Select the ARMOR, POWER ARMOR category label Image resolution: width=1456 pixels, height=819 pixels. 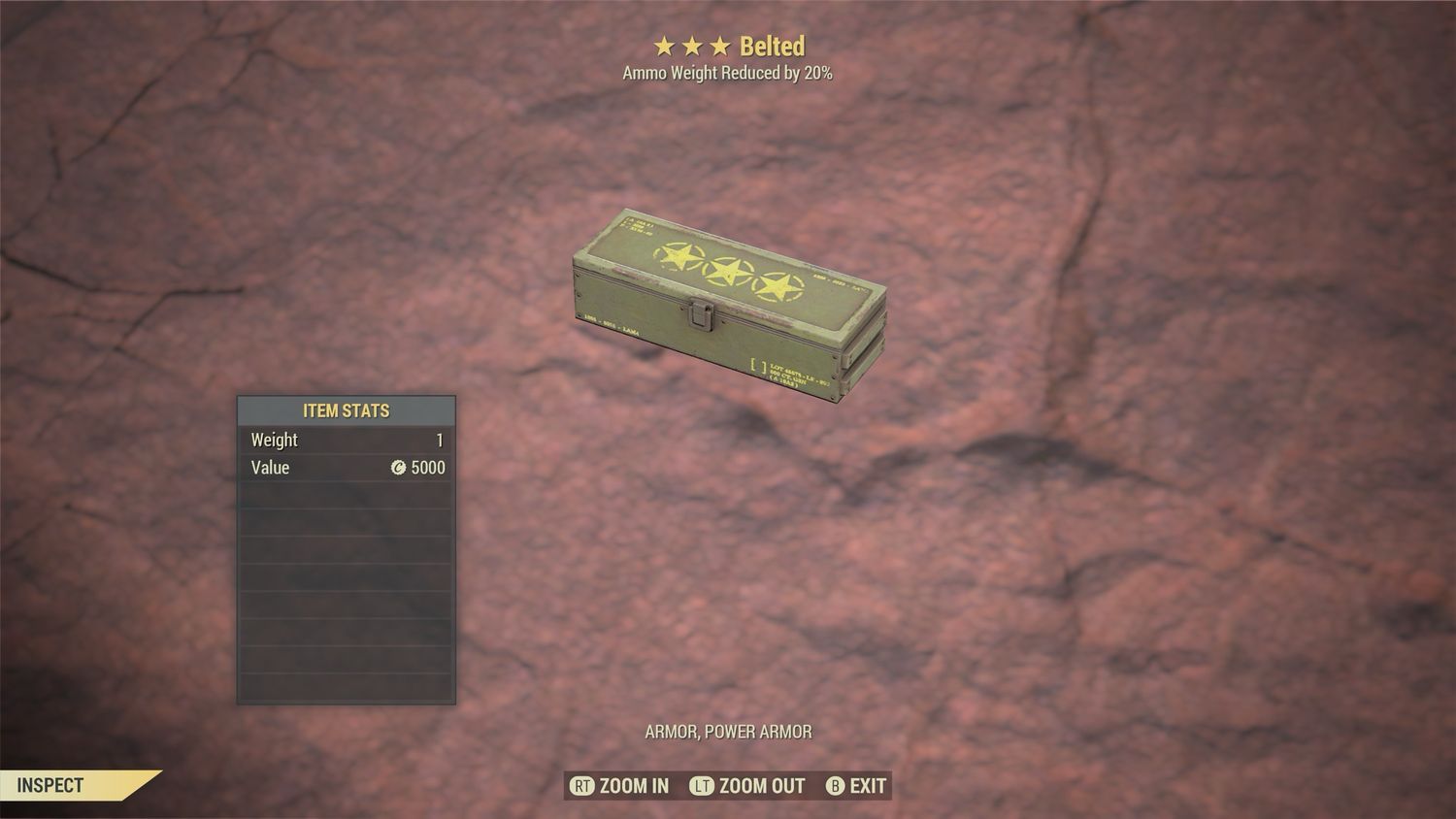pos(727,732)
